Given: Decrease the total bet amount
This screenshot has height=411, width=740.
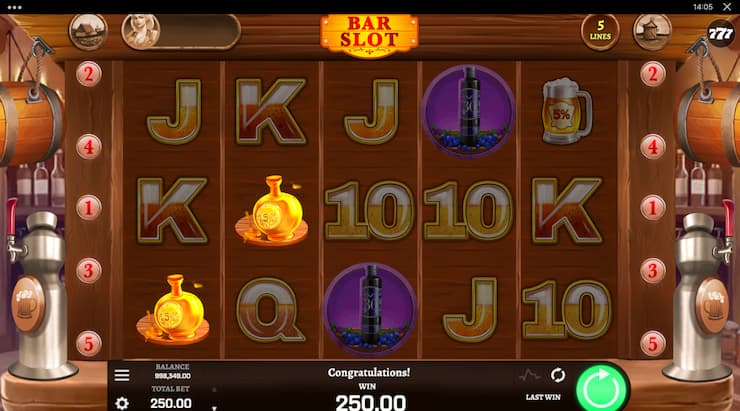Looking at the screenshot, I should click(214, 408).
